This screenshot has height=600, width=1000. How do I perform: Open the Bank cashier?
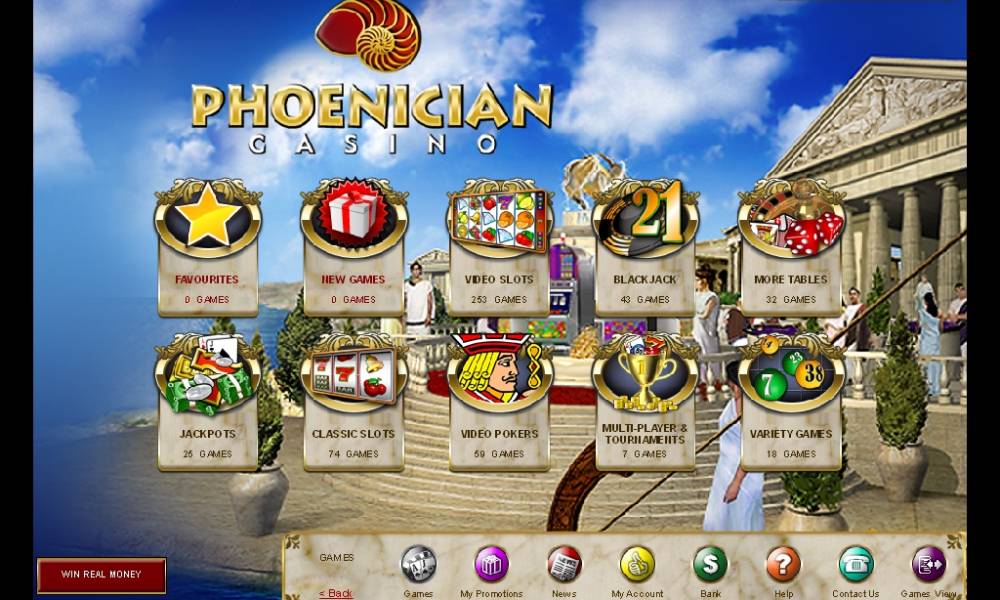(x=710, y=565)
